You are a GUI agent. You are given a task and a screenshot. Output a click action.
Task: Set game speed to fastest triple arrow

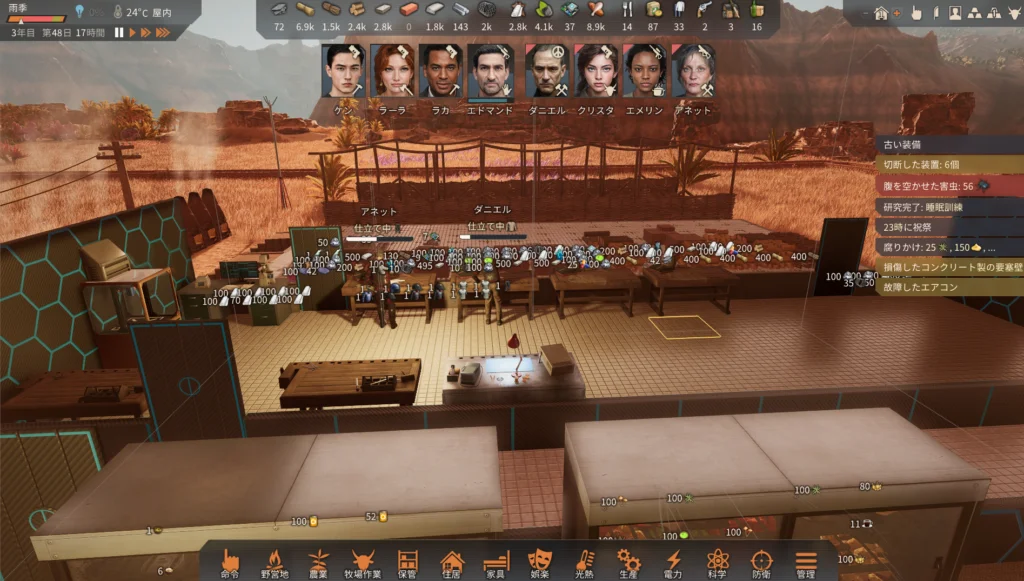(161, 33)
